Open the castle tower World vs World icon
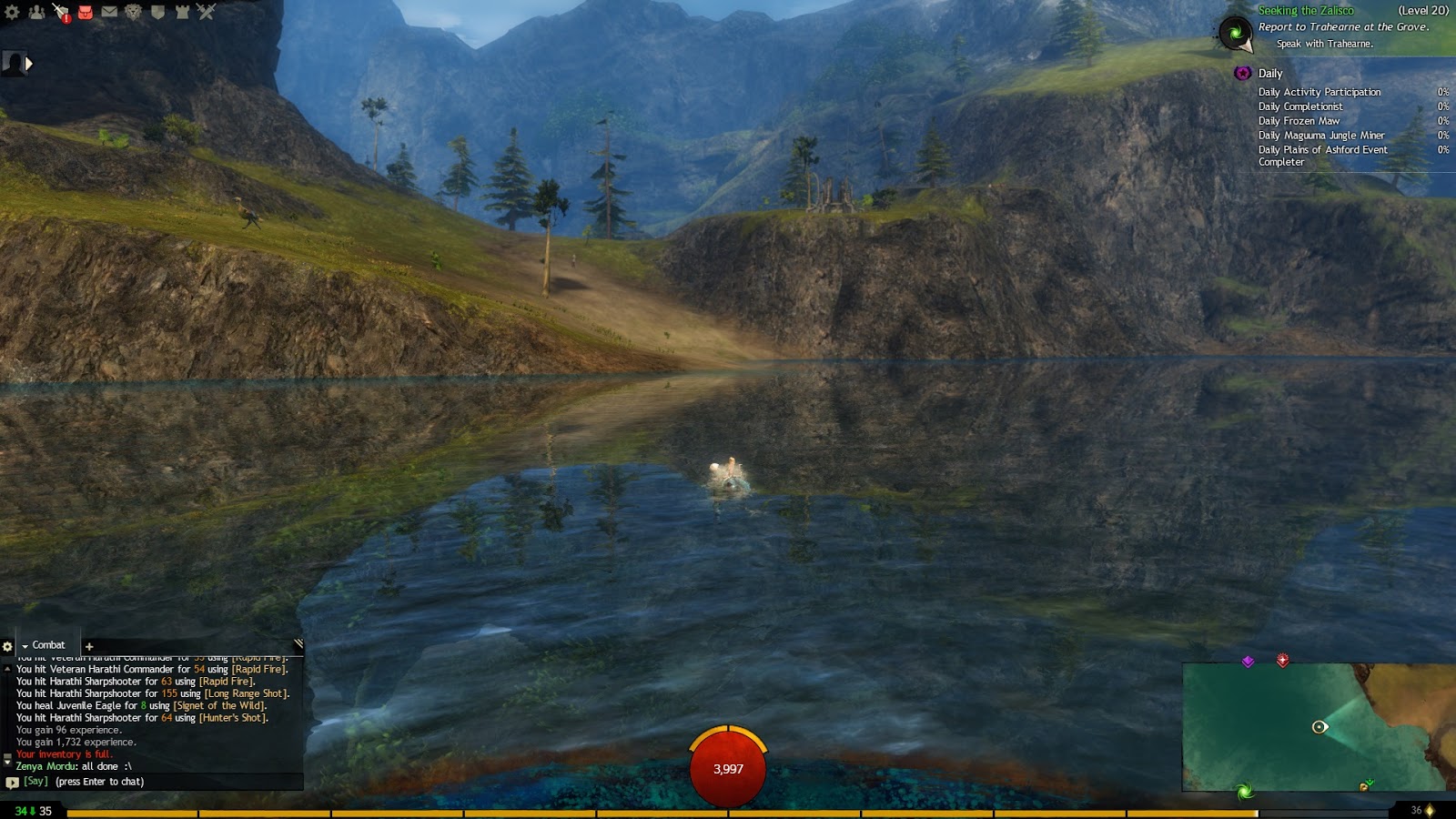Image resolution: width=1456 pixels, height=819 pixels. coord(182,12)
